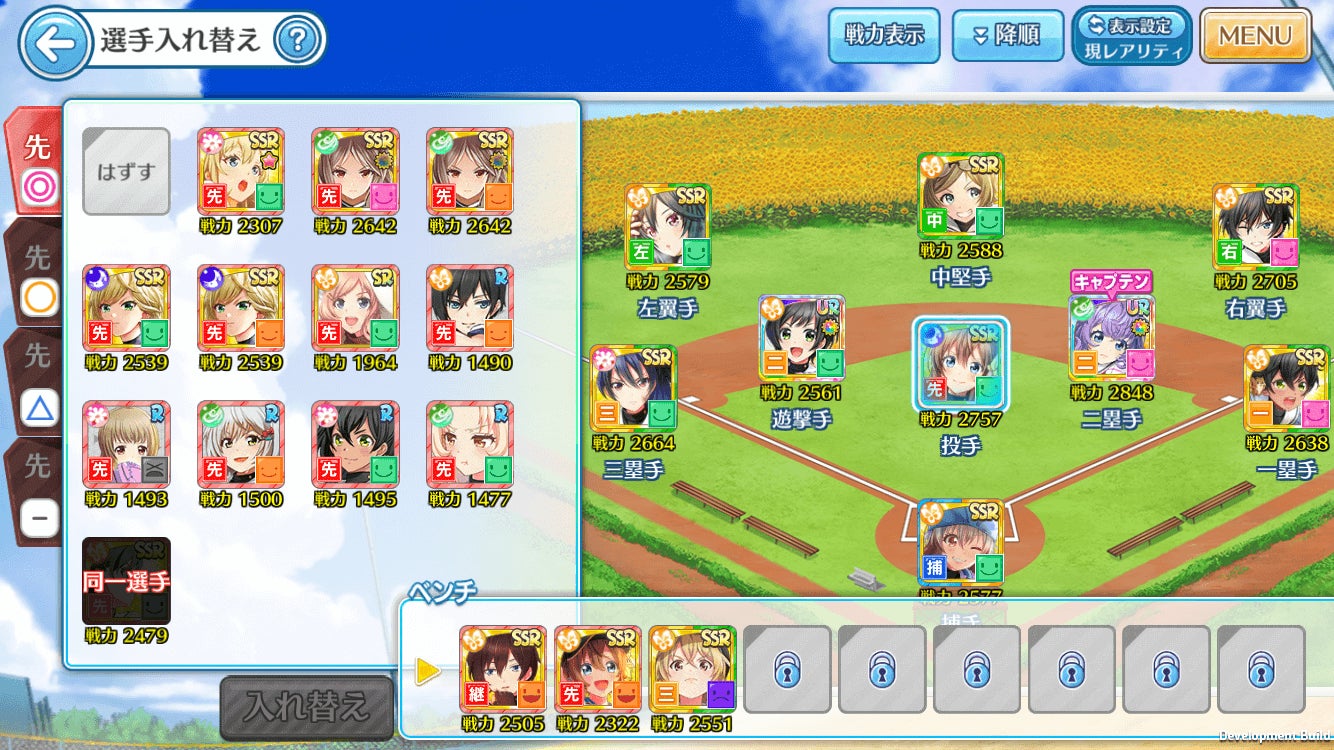Select the shortstop 遊撃手 player
This screenshot has width=1334, height=750.
[801, 338]
